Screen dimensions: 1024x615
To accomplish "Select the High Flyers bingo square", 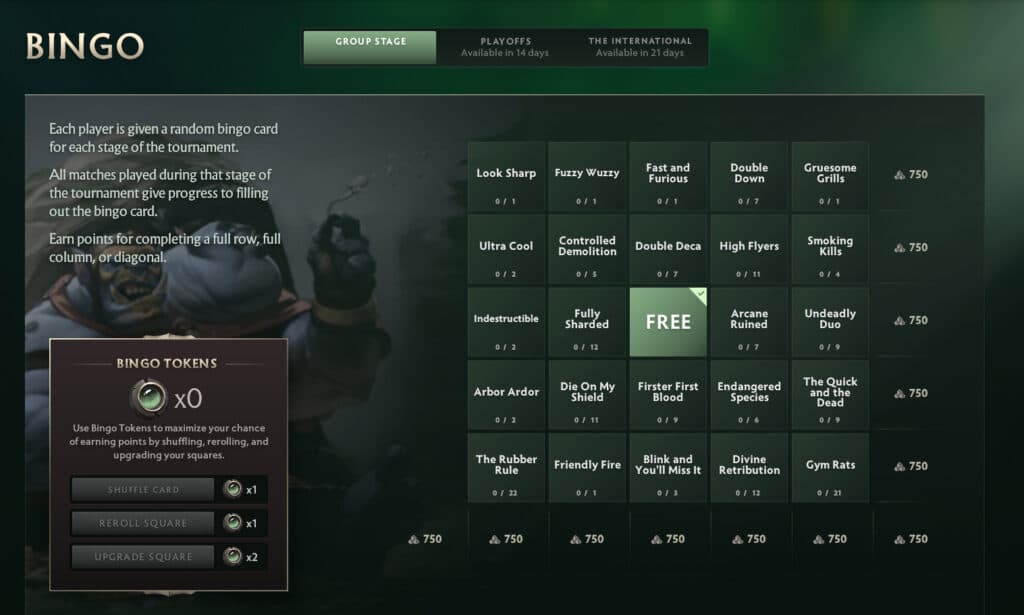I will coord(749,249).
